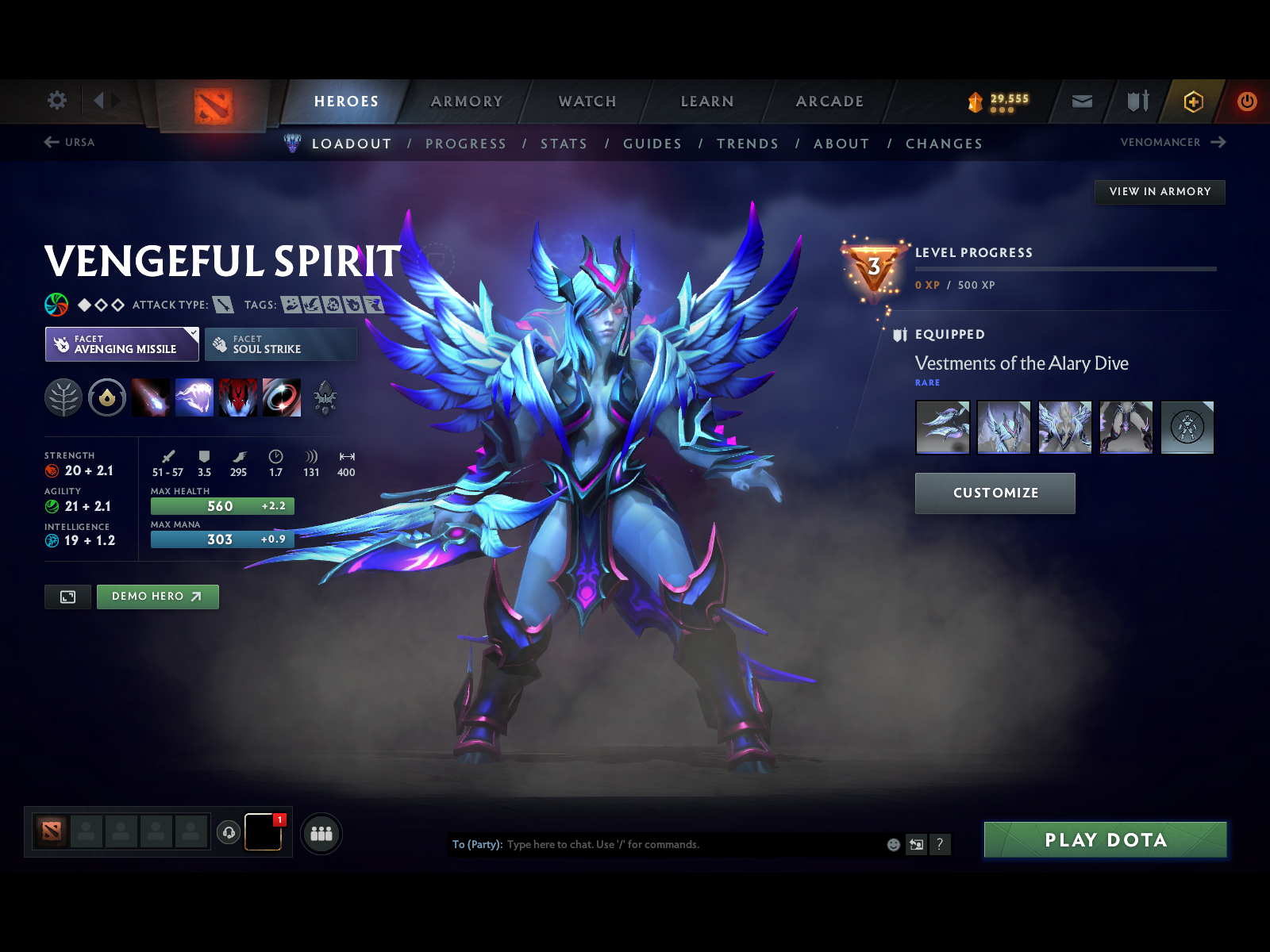Open the Armory menu item
Viewport: 1270px width, 952px height.
coord(467,102)
